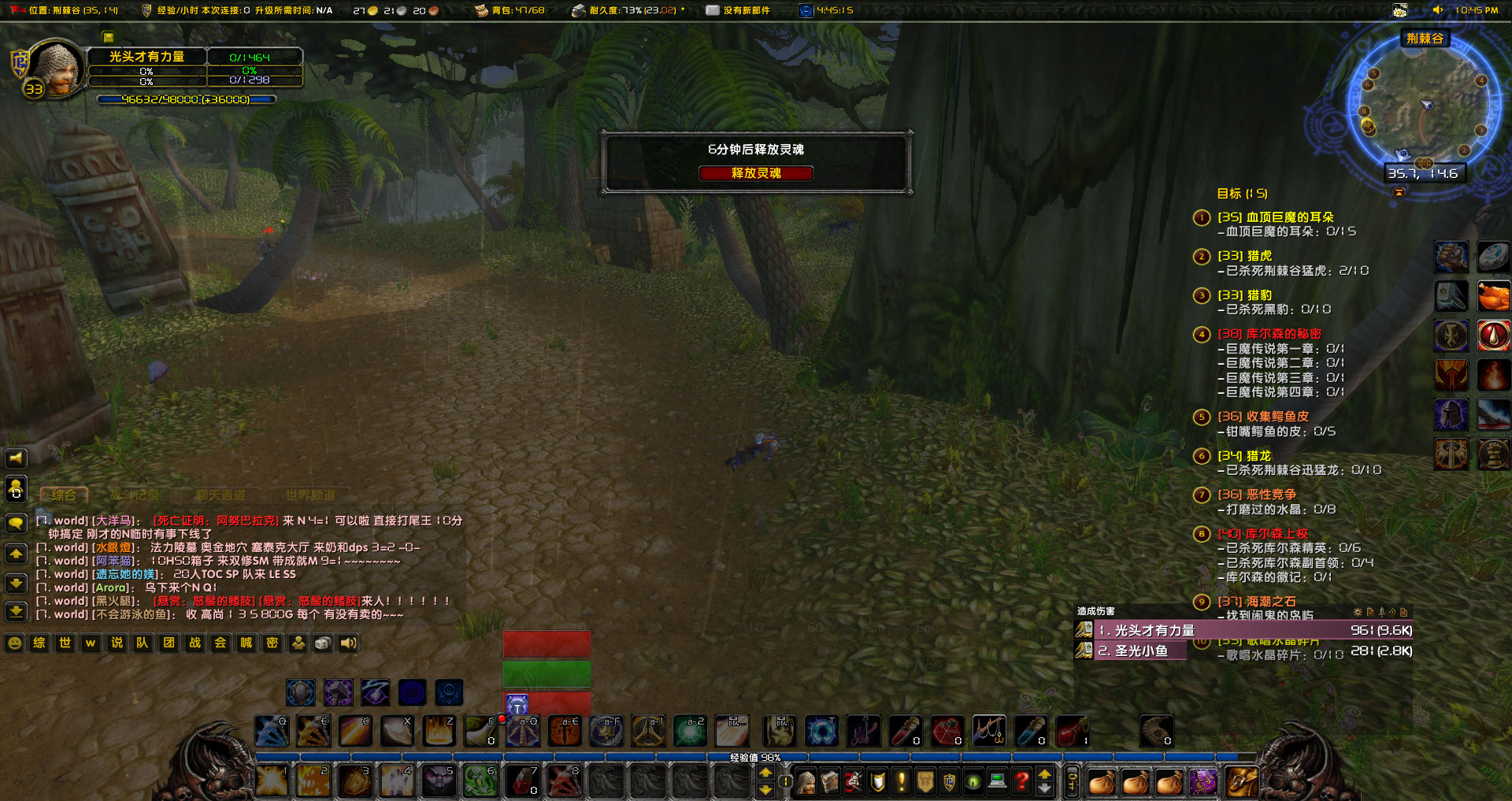Click the 释放灵魂 release spirit button
This screenshot has height=801, width=1512.
[x=757, y=173]
